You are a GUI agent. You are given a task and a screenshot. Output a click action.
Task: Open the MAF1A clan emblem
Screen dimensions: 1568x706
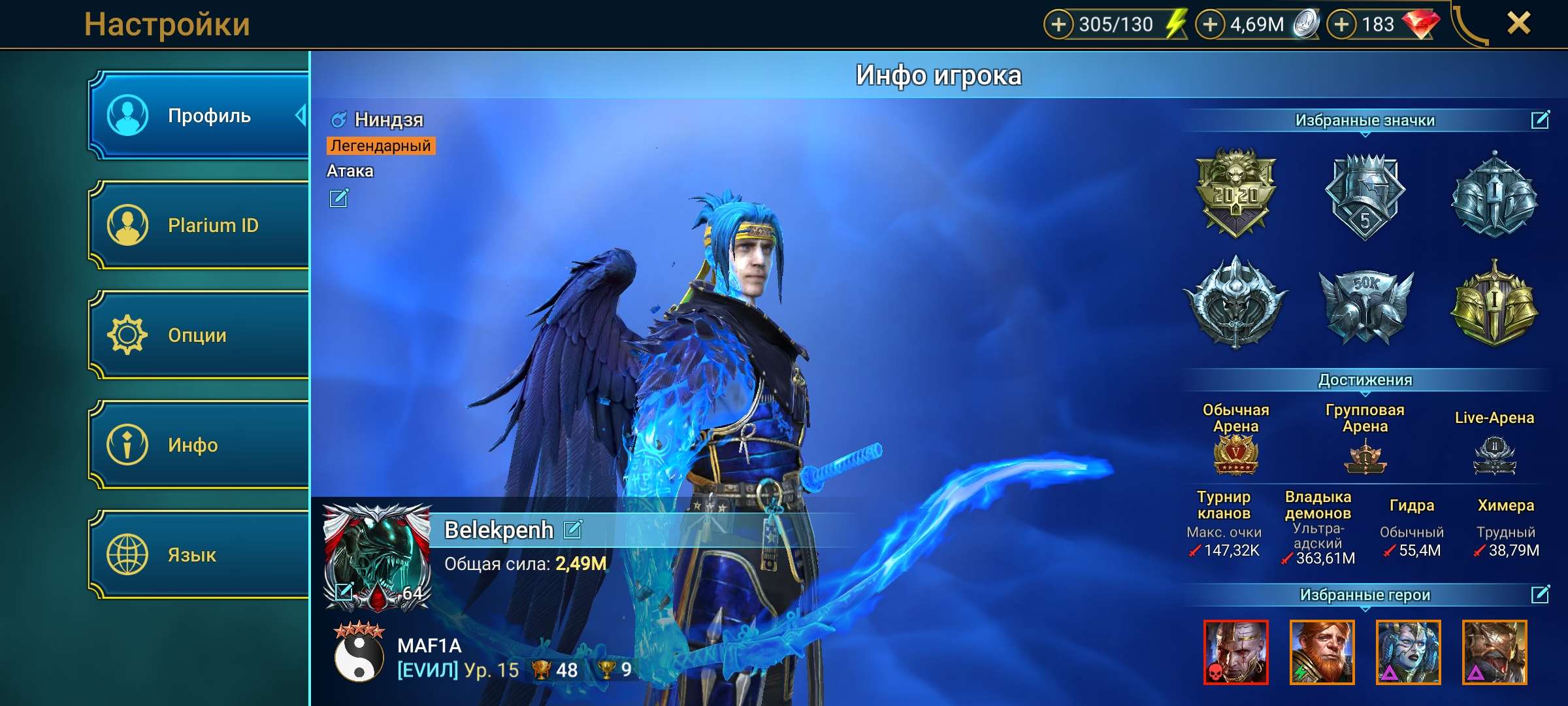[359, 654]
